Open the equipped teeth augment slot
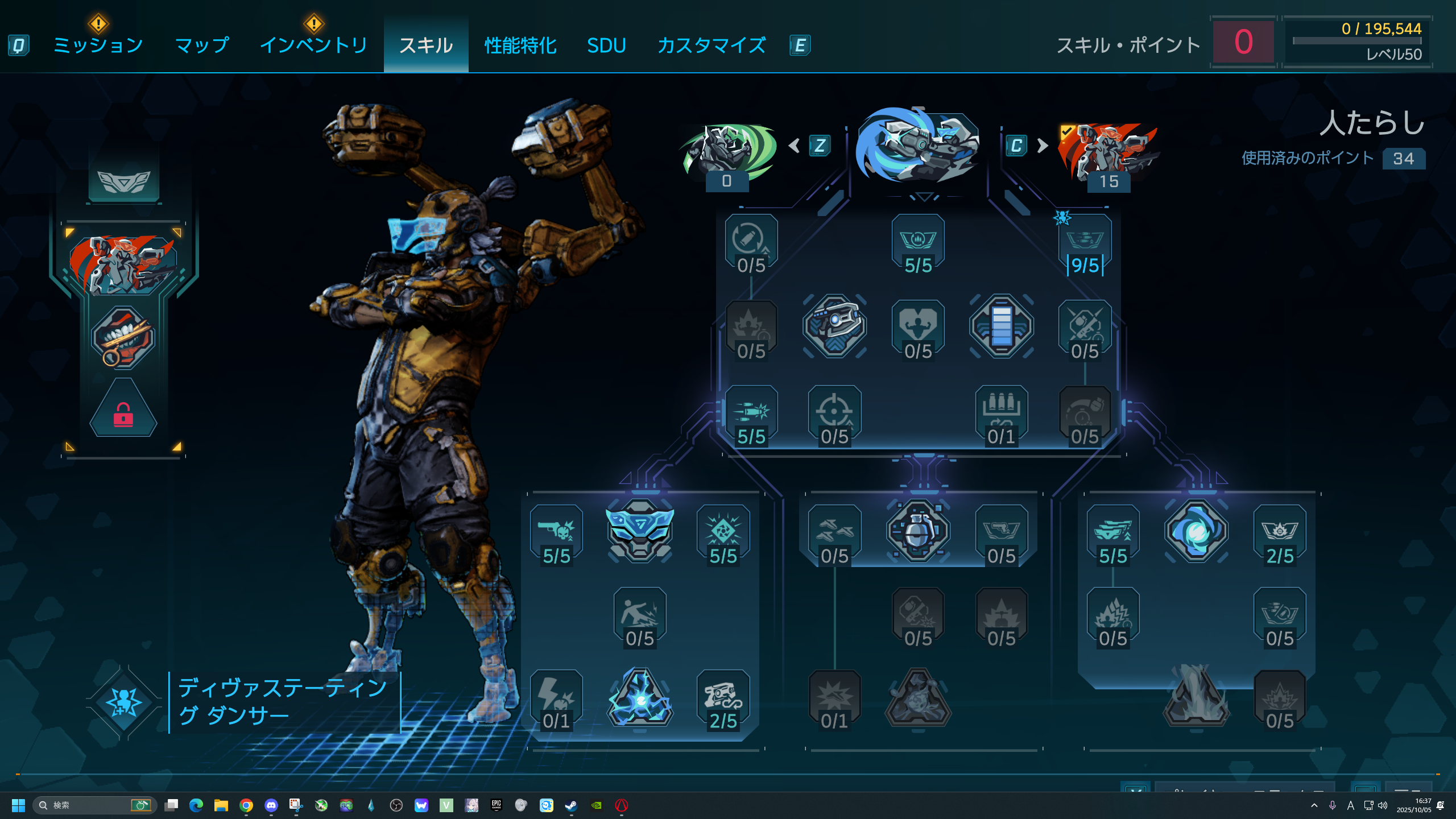 pos(123,337)
